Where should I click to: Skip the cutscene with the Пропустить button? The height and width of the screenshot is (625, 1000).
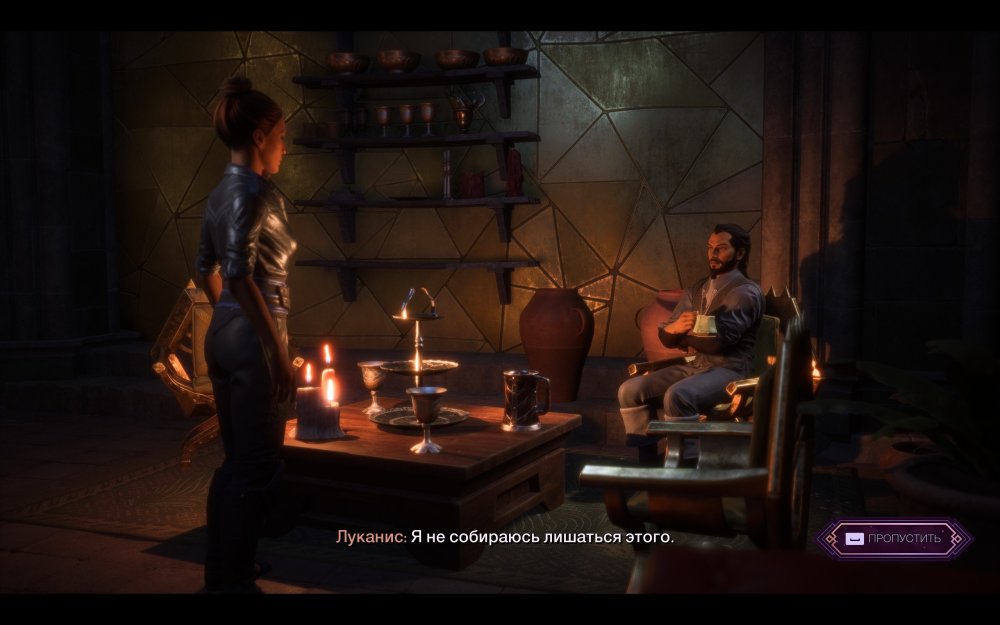point(893,538)
